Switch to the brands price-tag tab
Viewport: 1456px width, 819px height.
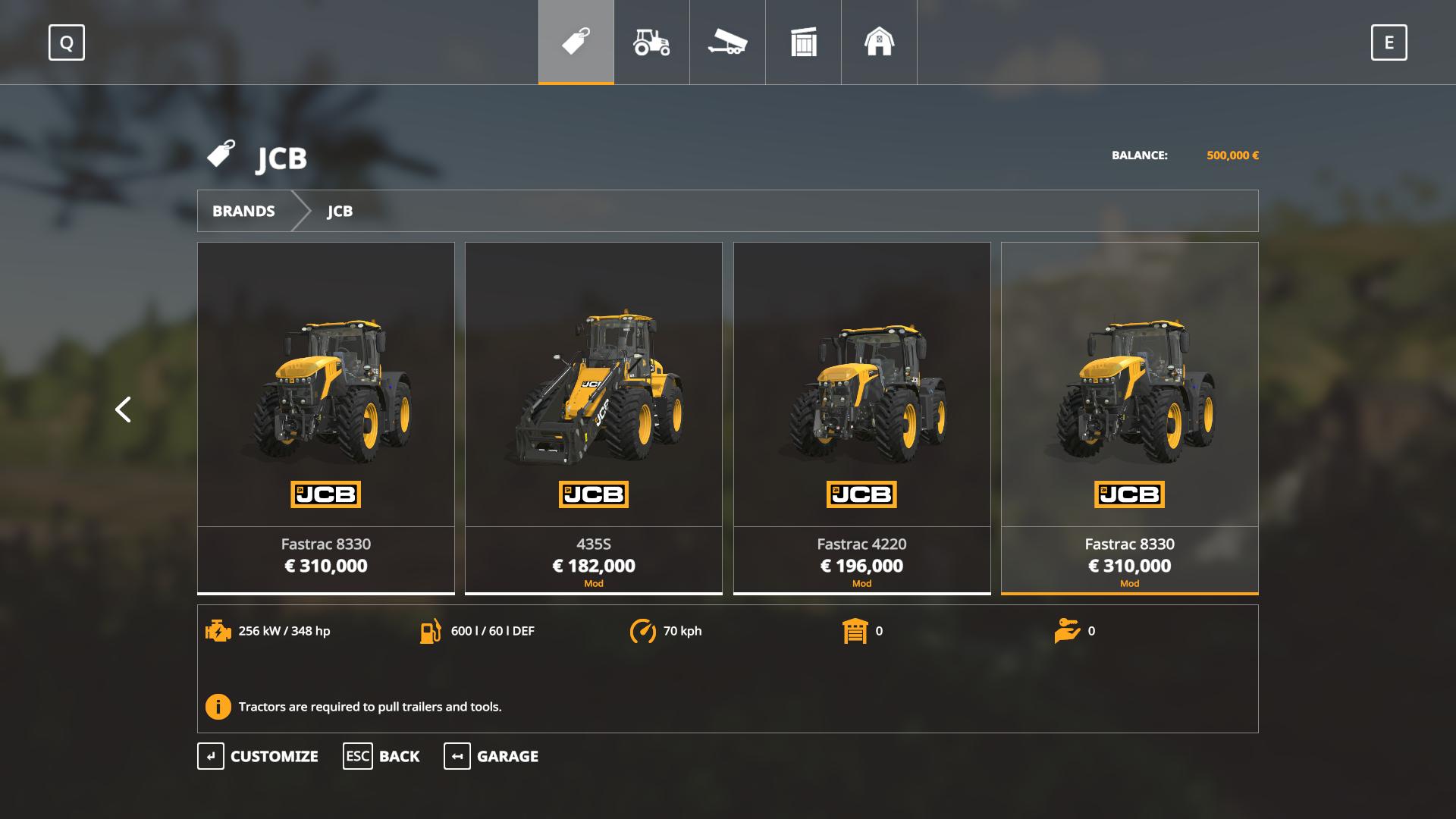point(576,42)
